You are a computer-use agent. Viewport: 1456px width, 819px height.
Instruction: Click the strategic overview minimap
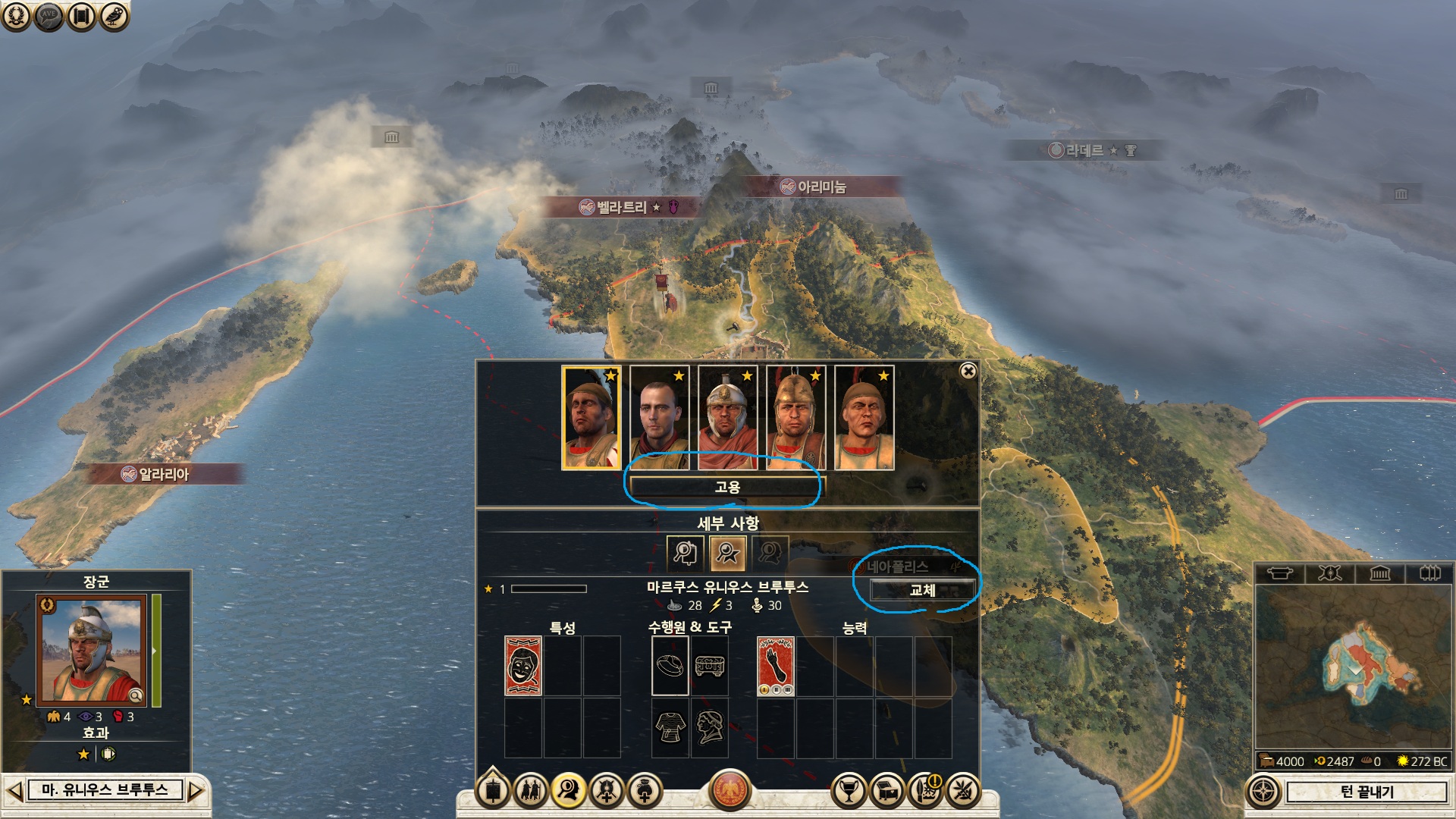tap(1354, 667)
